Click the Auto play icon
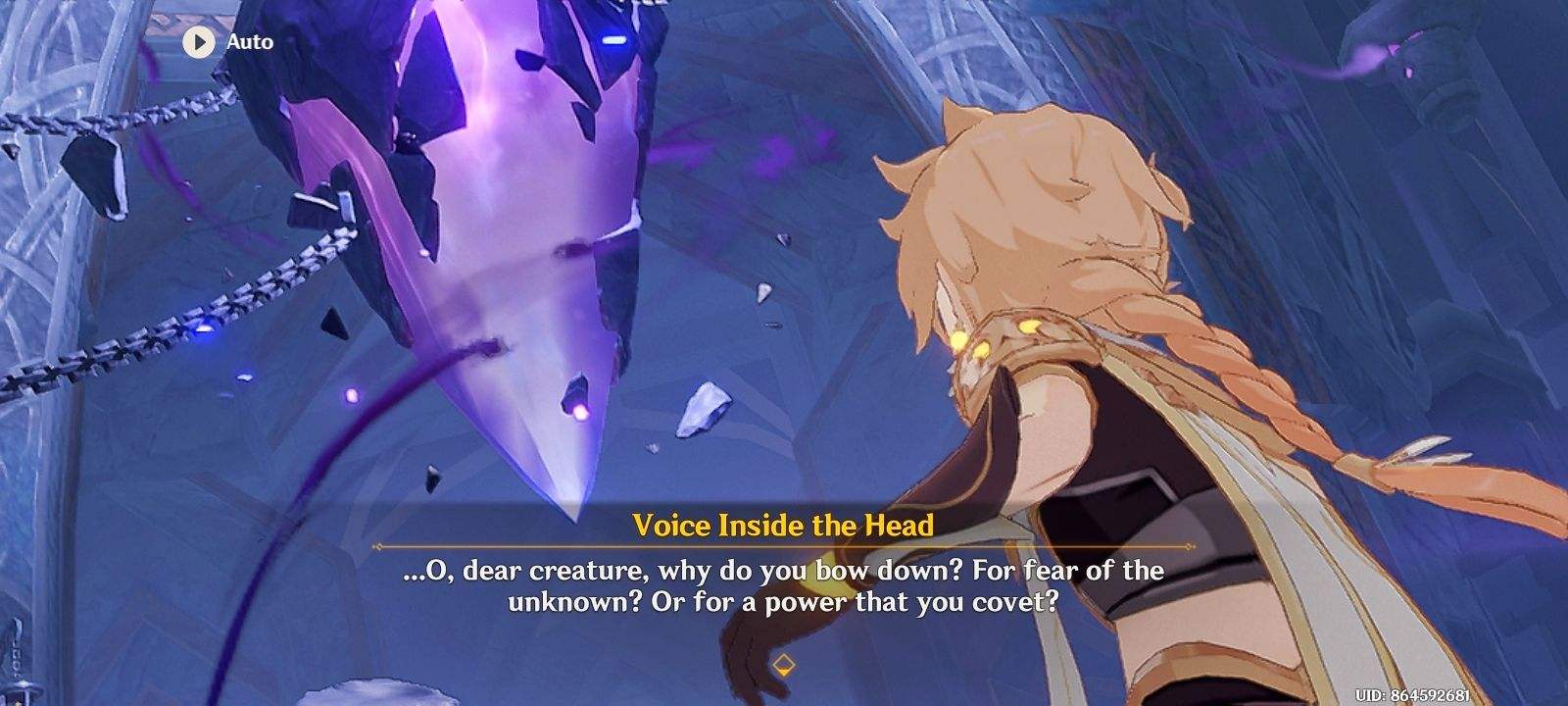 point(200,41)
